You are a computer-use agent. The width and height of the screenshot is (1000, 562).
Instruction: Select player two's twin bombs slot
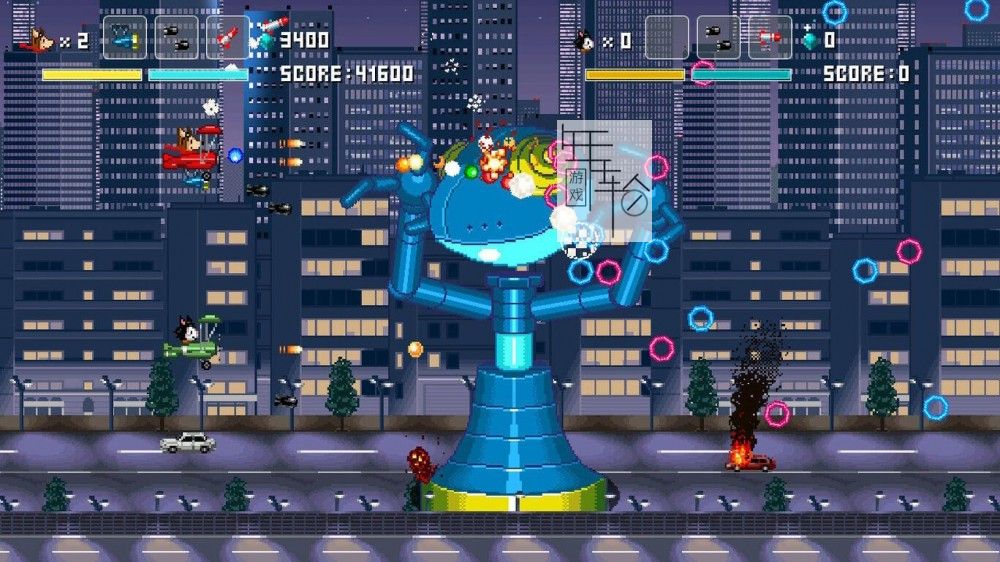click(x=718, y=38)
